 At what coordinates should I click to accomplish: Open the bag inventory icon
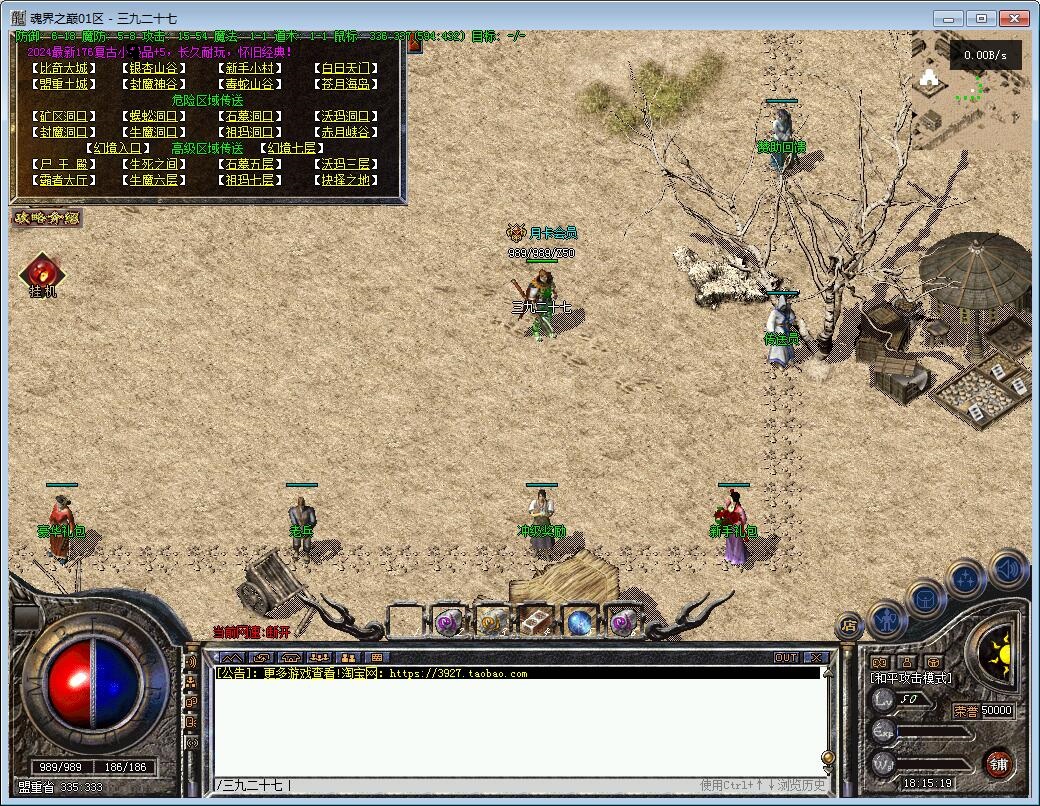click(x=926, y=598)
